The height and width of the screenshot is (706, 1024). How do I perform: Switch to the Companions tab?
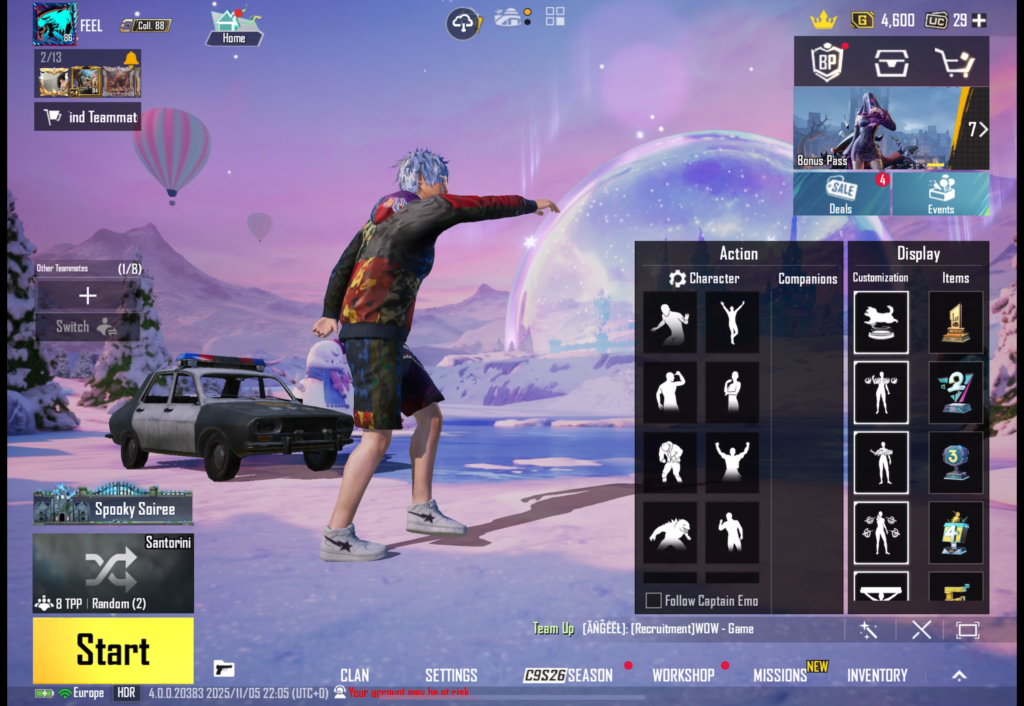(x=807, y=279)
